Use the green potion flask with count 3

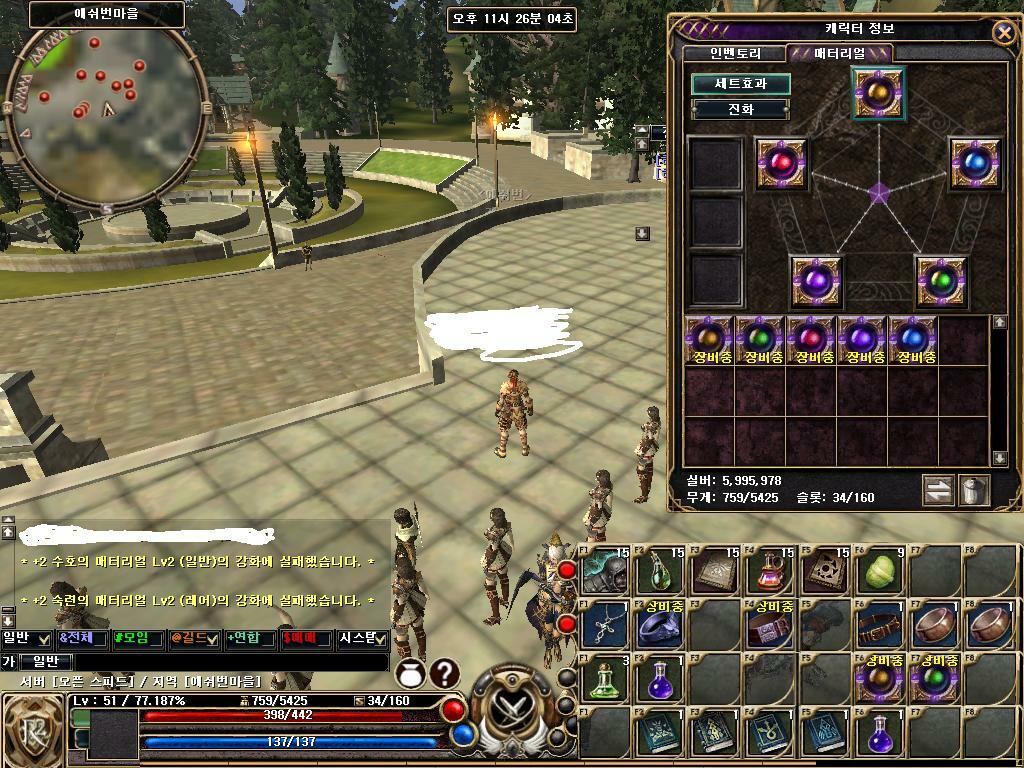[605, 678]
